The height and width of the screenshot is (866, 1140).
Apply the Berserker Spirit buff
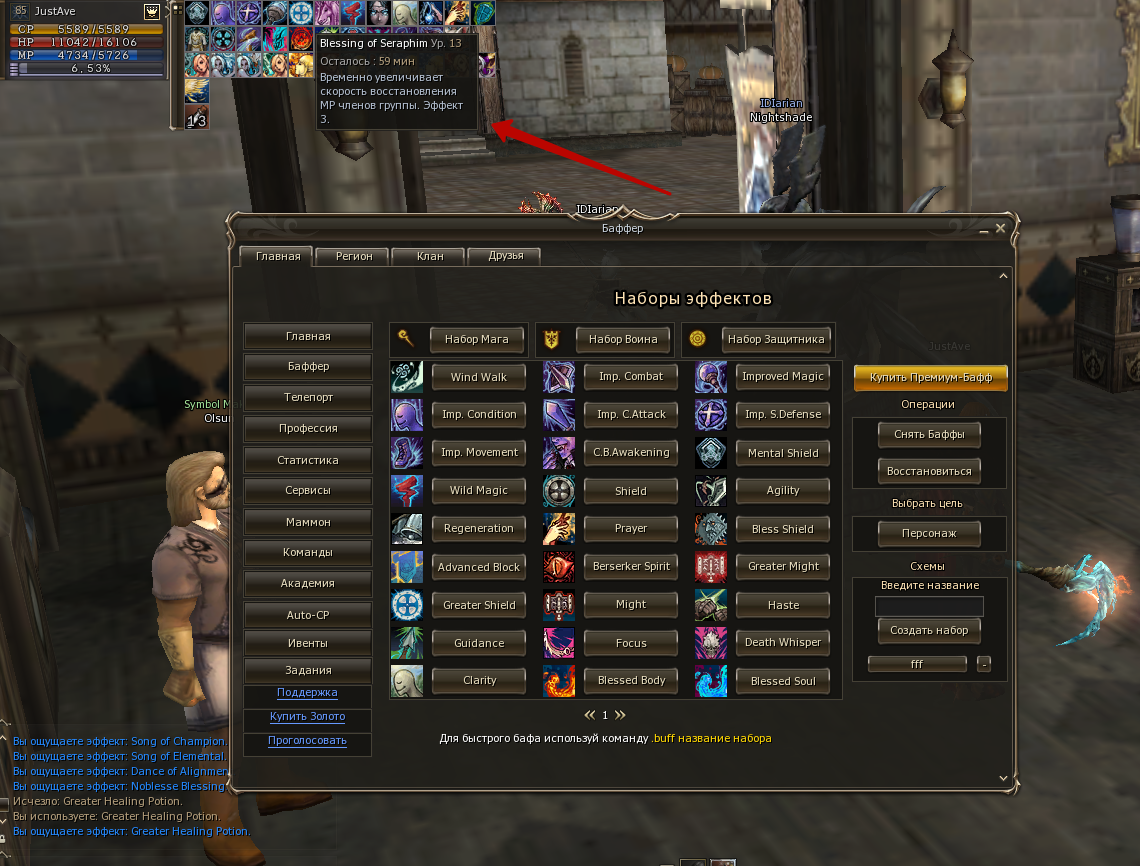click(x=630, y=566)
